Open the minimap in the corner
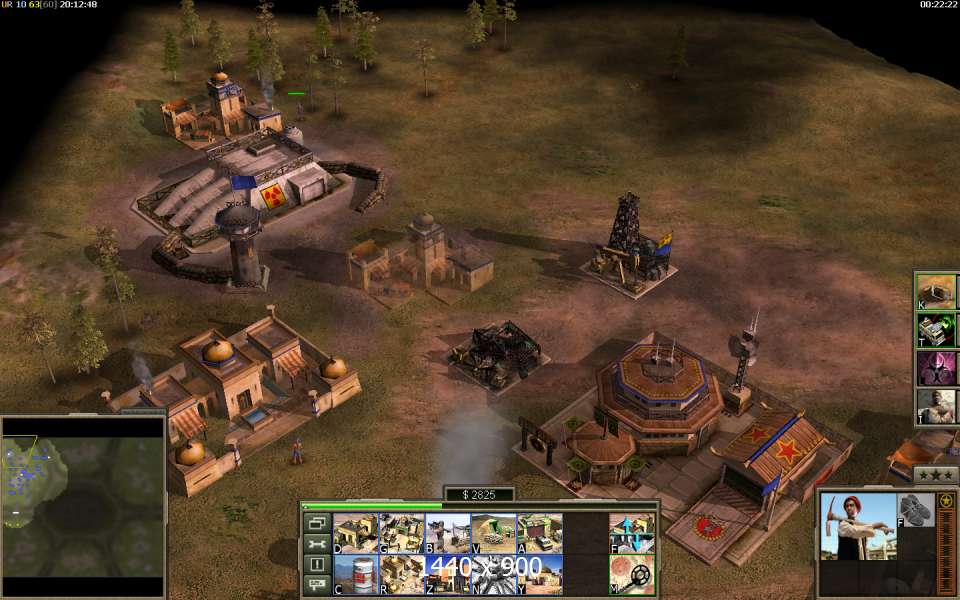 tap(82, 507)
